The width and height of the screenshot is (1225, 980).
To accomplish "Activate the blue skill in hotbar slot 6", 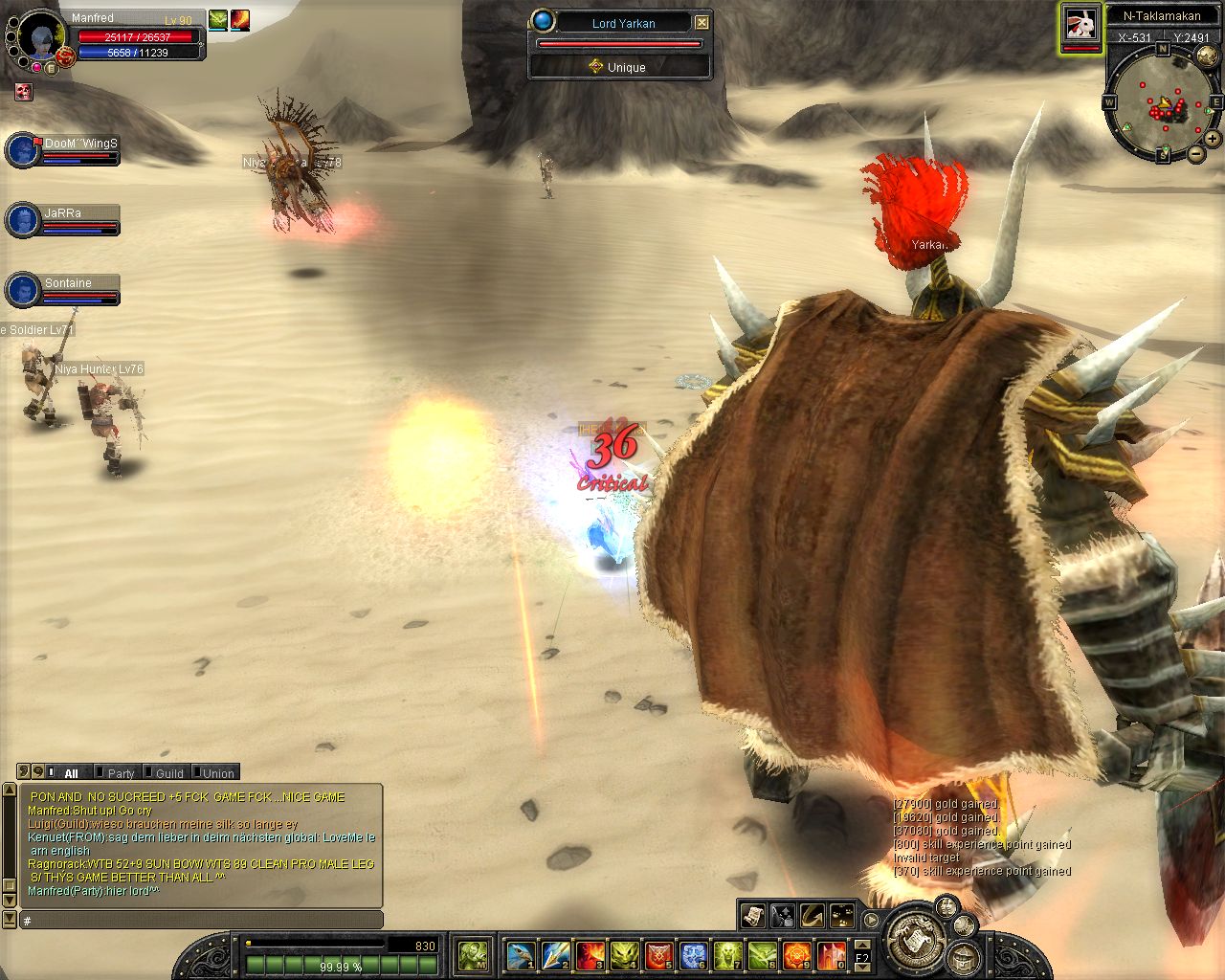I will [x=693, y=954].
